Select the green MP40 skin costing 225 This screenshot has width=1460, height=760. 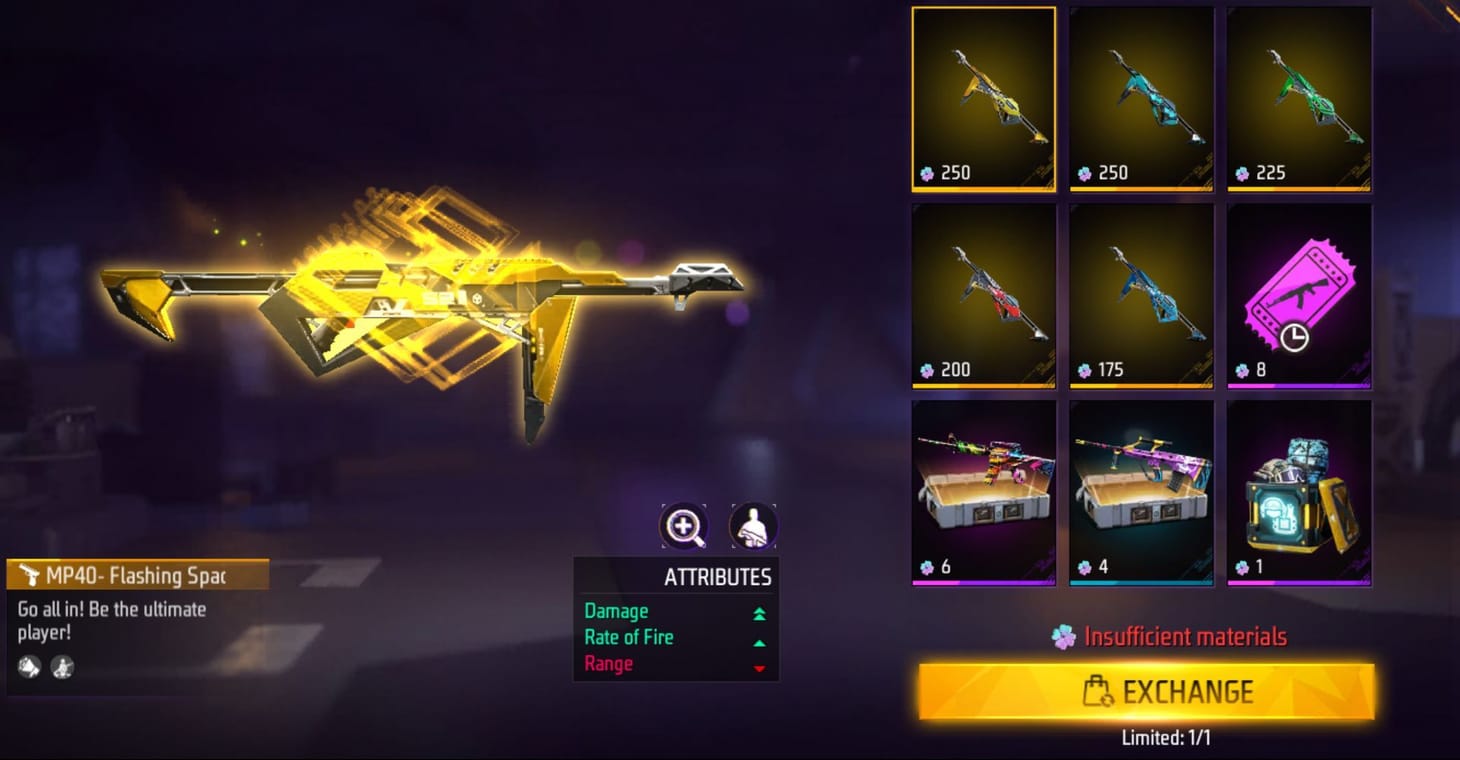1299,97
